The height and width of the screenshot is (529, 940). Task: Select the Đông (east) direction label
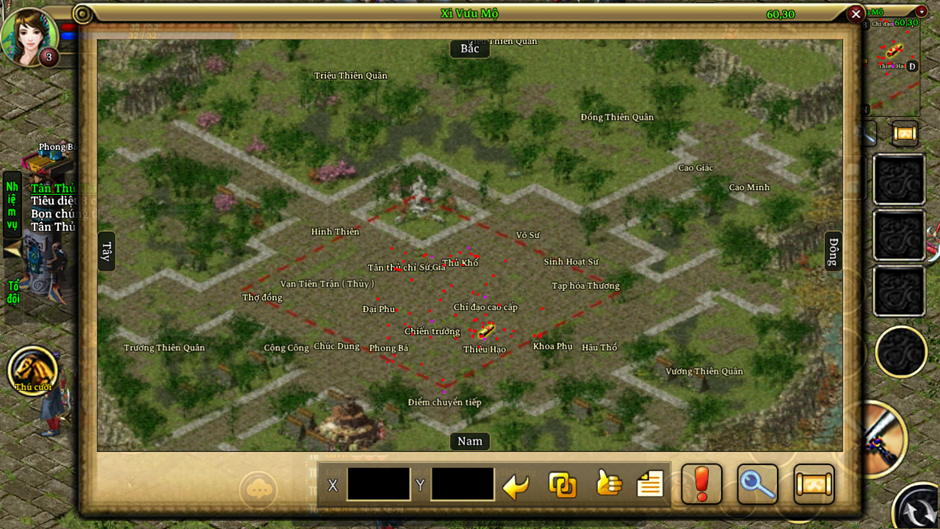click(x=833, y=252)
